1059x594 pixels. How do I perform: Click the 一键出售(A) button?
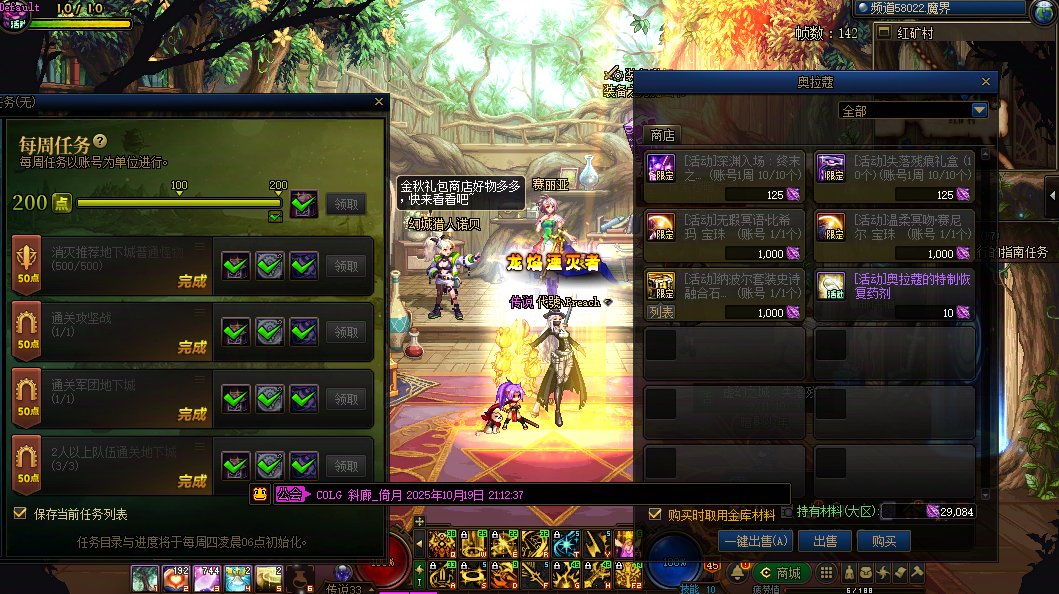755,541
